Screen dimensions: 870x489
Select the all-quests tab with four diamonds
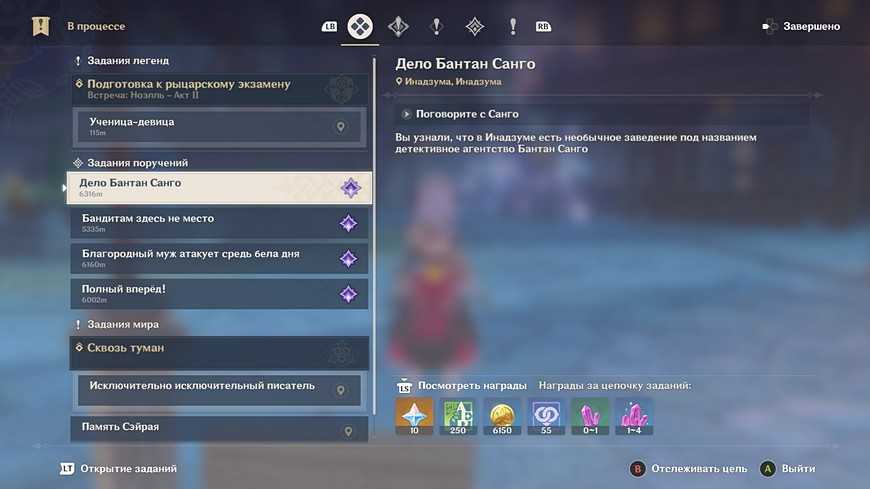pyautogui.click(x=360, y=27)
